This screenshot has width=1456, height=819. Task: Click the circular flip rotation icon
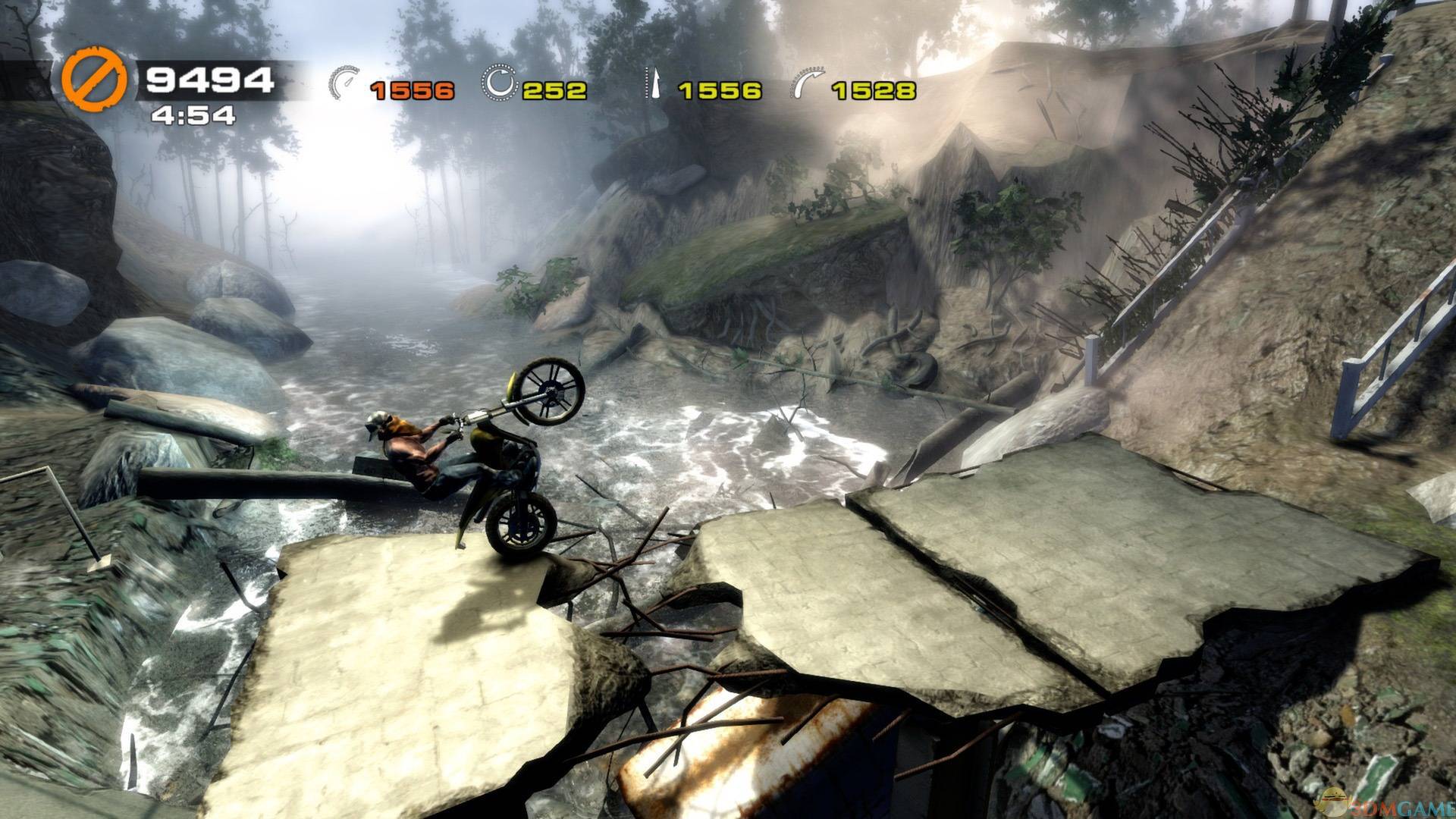(499, 82)
